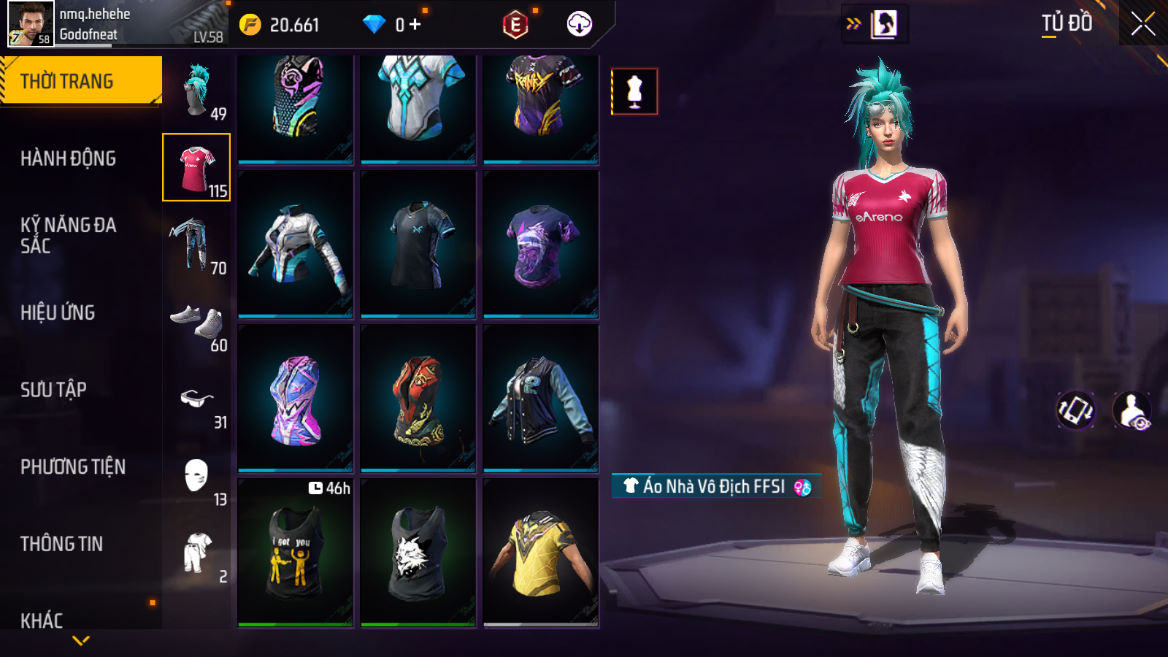Image resolution: width=1168 pixels, height=657 pixels.
Task: Select the pants category with 70 items
Action: [x=197, y=245]
